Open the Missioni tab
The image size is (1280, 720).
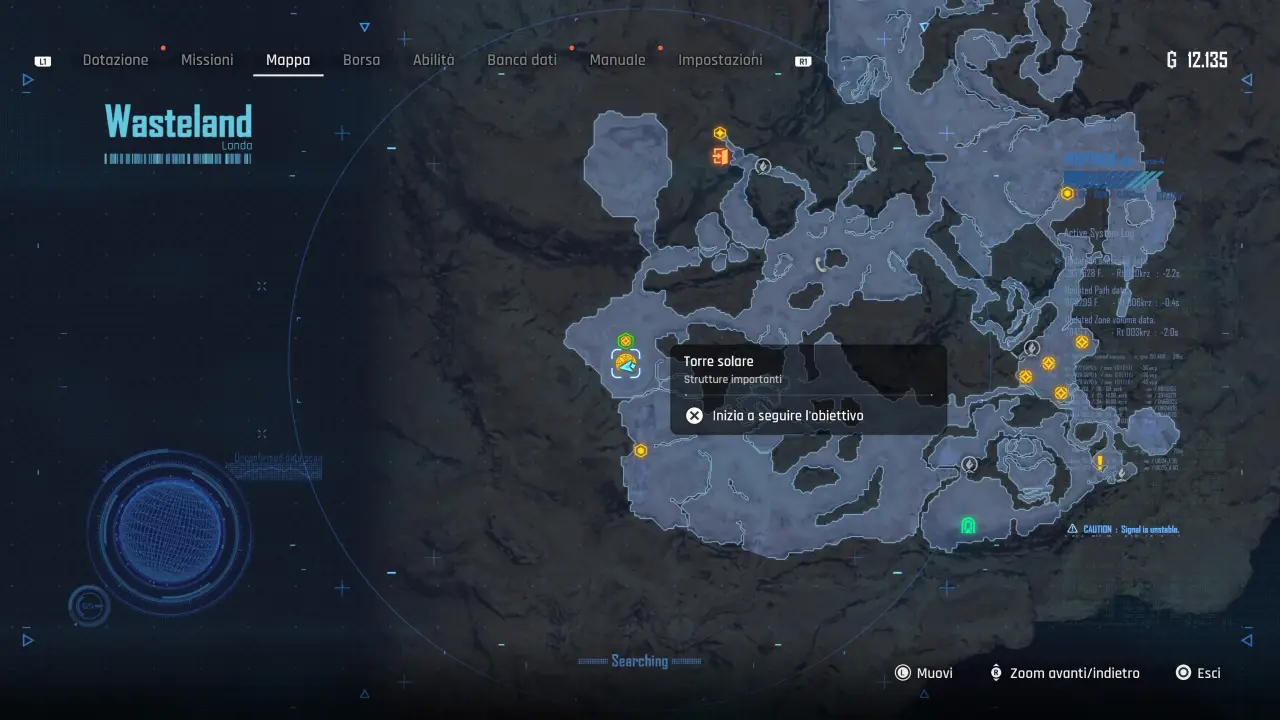pyautogui.click(x=207, y=60)
